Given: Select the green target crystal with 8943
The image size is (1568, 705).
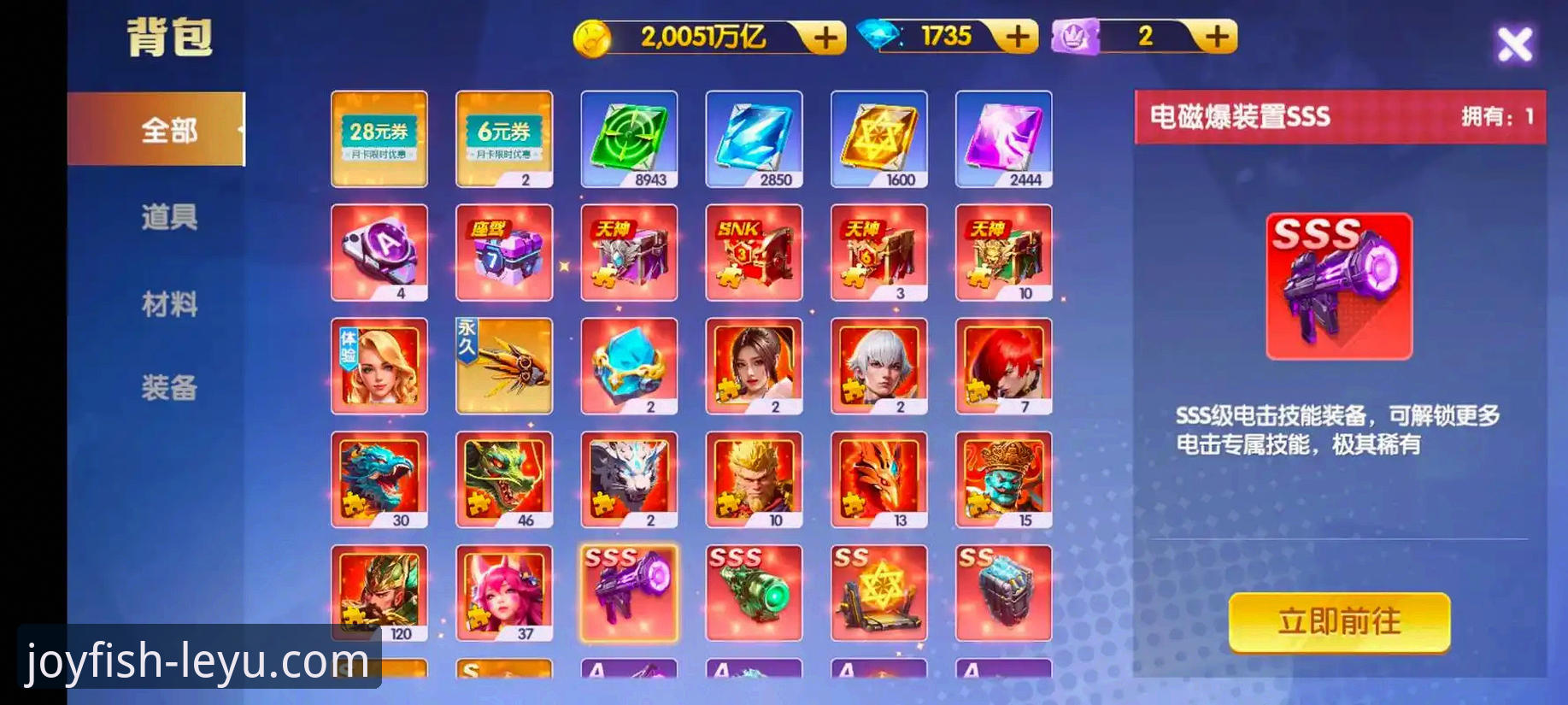Looking at the screenshot, I should coord(629,138).
